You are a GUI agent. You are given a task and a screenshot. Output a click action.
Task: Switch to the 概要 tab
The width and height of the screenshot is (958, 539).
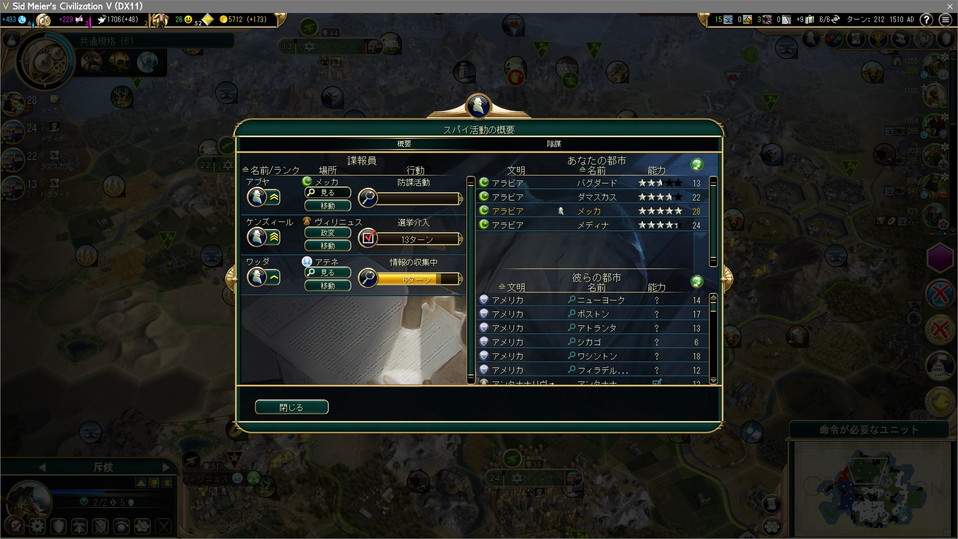(404, 144)
